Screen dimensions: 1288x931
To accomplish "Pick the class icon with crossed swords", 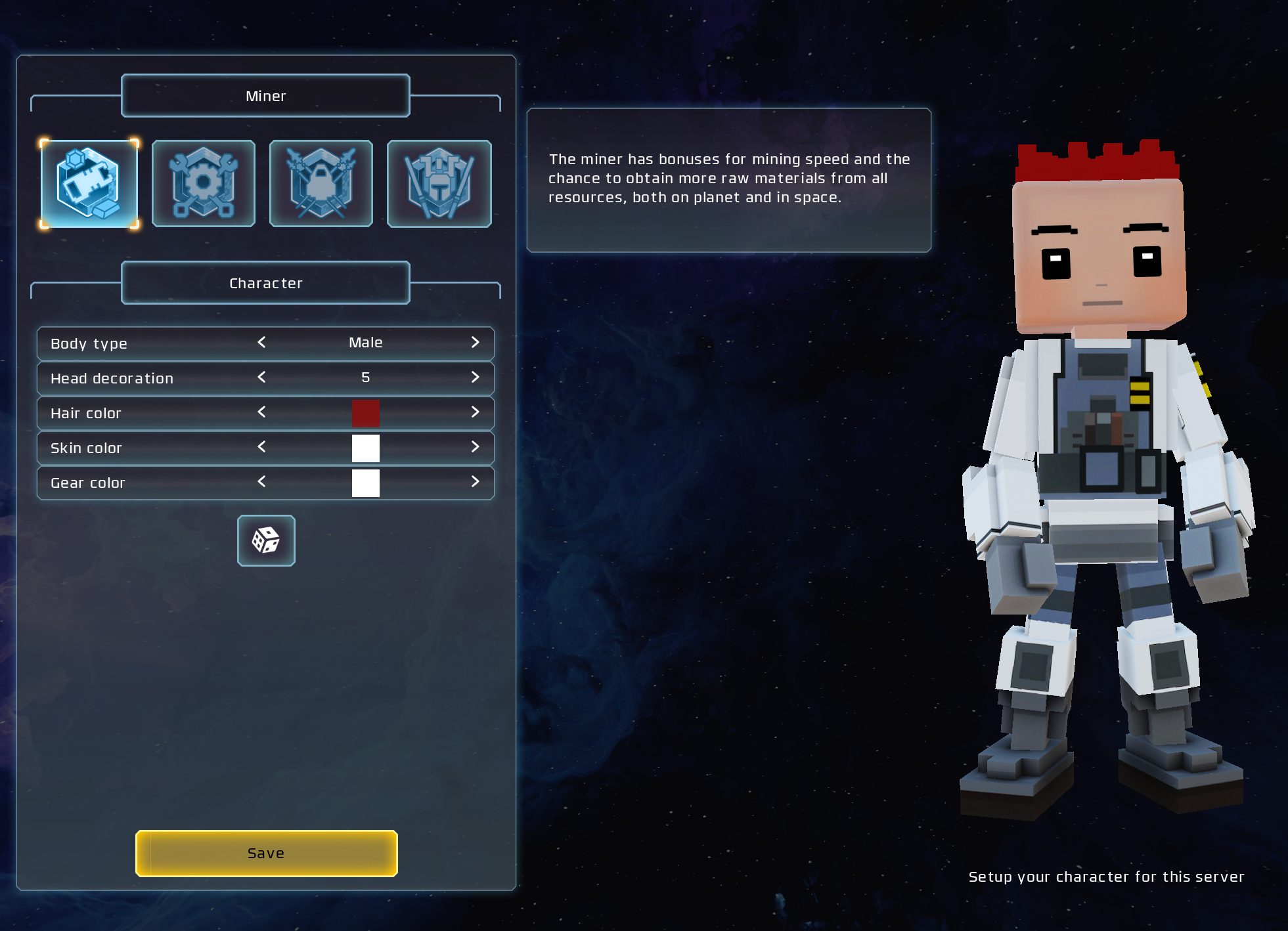I will (321, 184).
